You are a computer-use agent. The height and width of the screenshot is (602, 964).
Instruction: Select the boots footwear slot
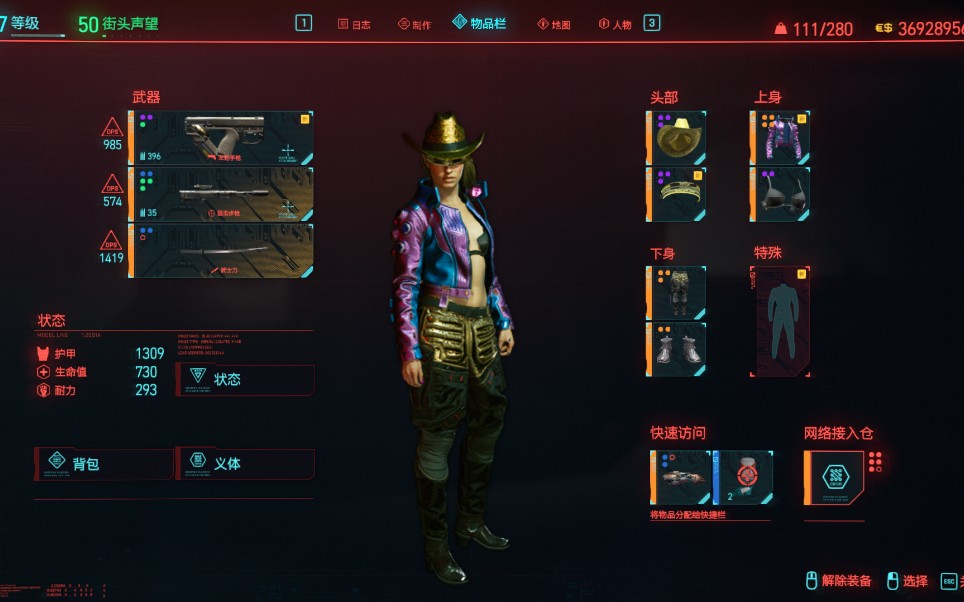[x=678, y=349]
